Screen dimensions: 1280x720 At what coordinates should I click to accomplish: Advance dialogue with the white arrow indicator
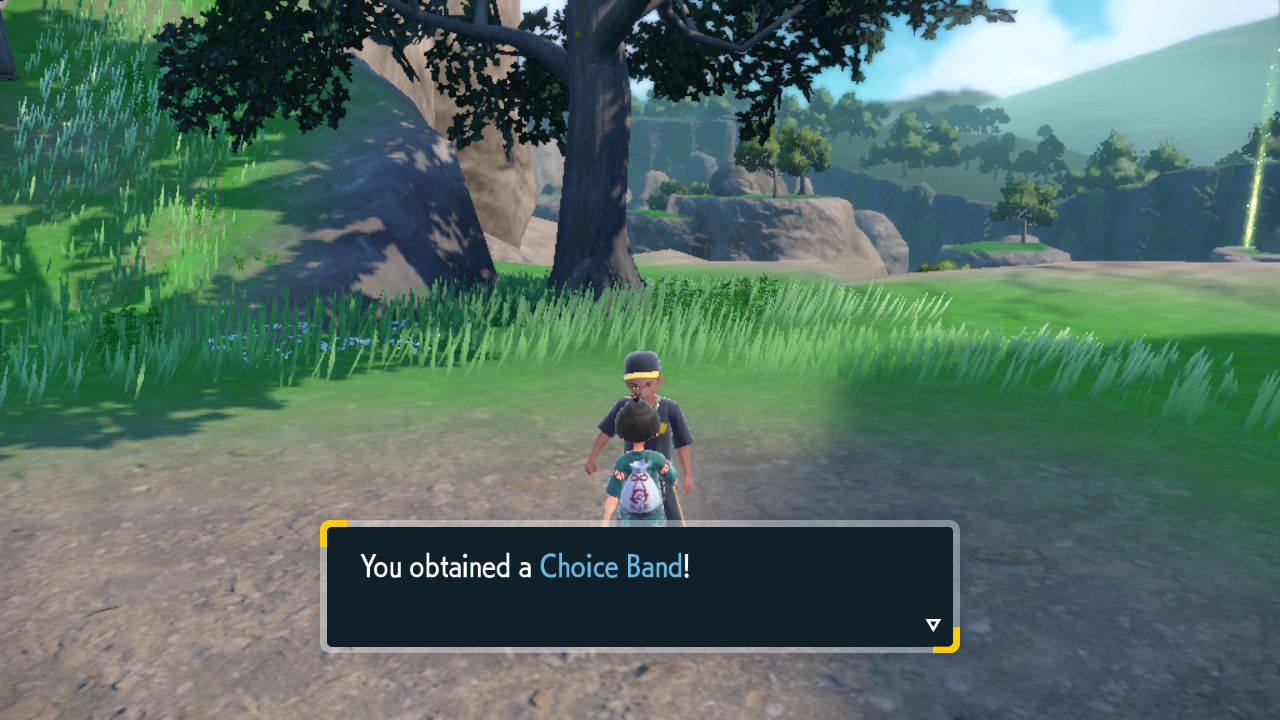(933, 625)
